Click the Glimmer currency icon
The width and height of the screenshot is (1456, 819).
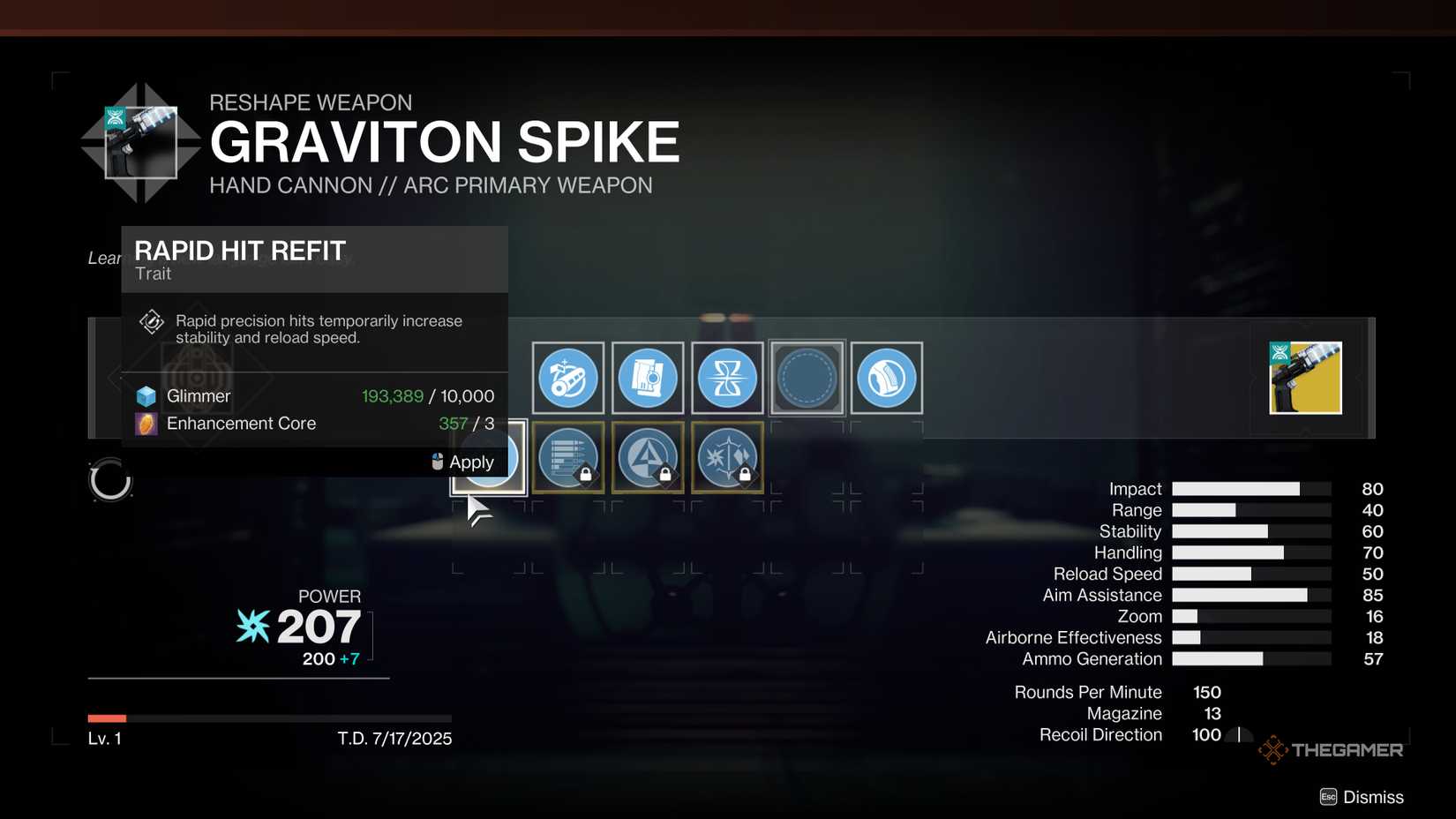146,395
